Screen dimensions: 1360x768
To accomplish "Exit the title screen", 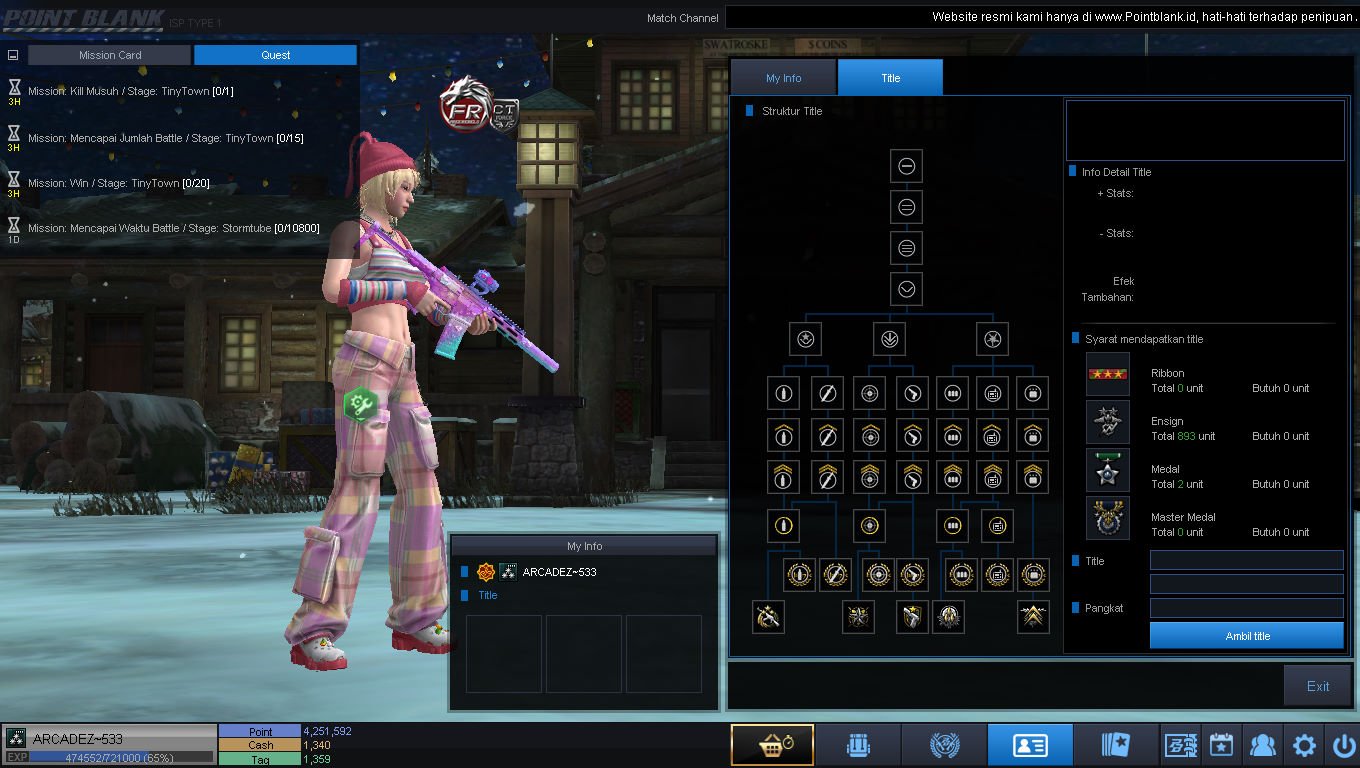I will point(1317,686).
